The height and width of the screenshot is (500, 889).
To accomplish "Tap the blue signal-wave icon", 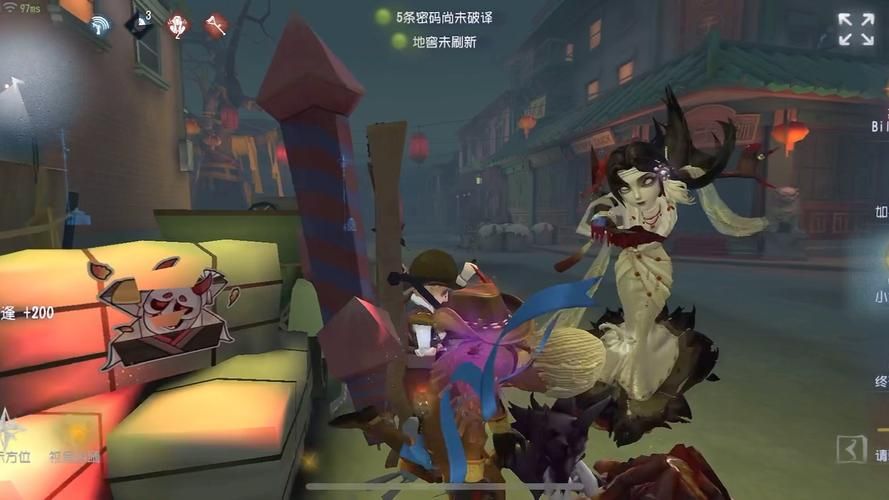I will pos(99,26).
